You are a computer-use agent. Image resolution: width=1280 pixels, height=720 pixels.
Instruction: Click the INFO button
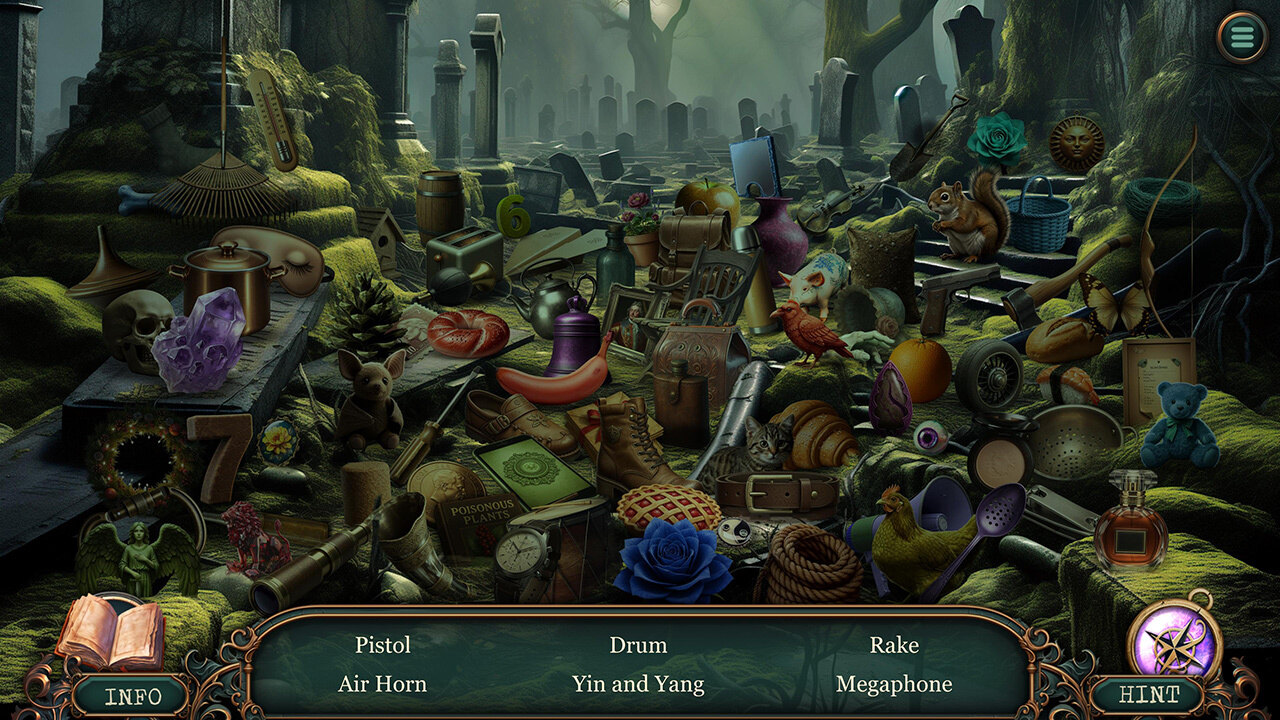[x=130, y=696]
